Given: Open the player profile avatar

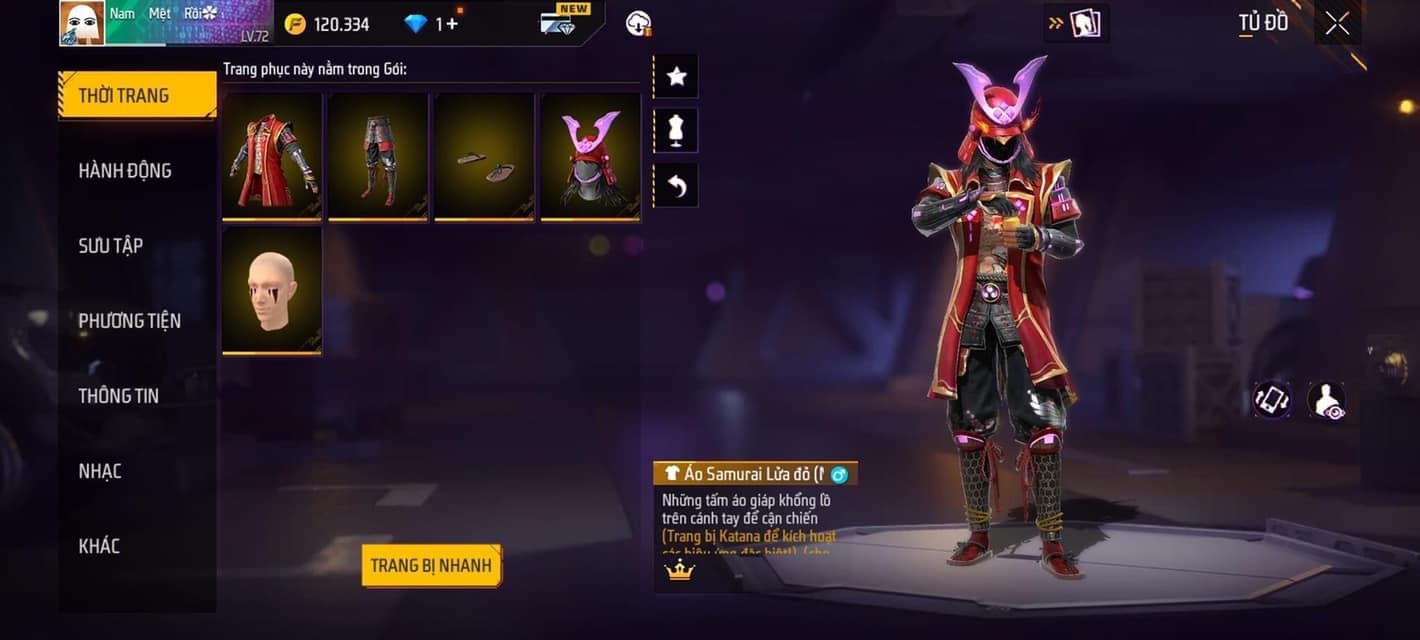Looking at the screenshot, I should 82,23.
